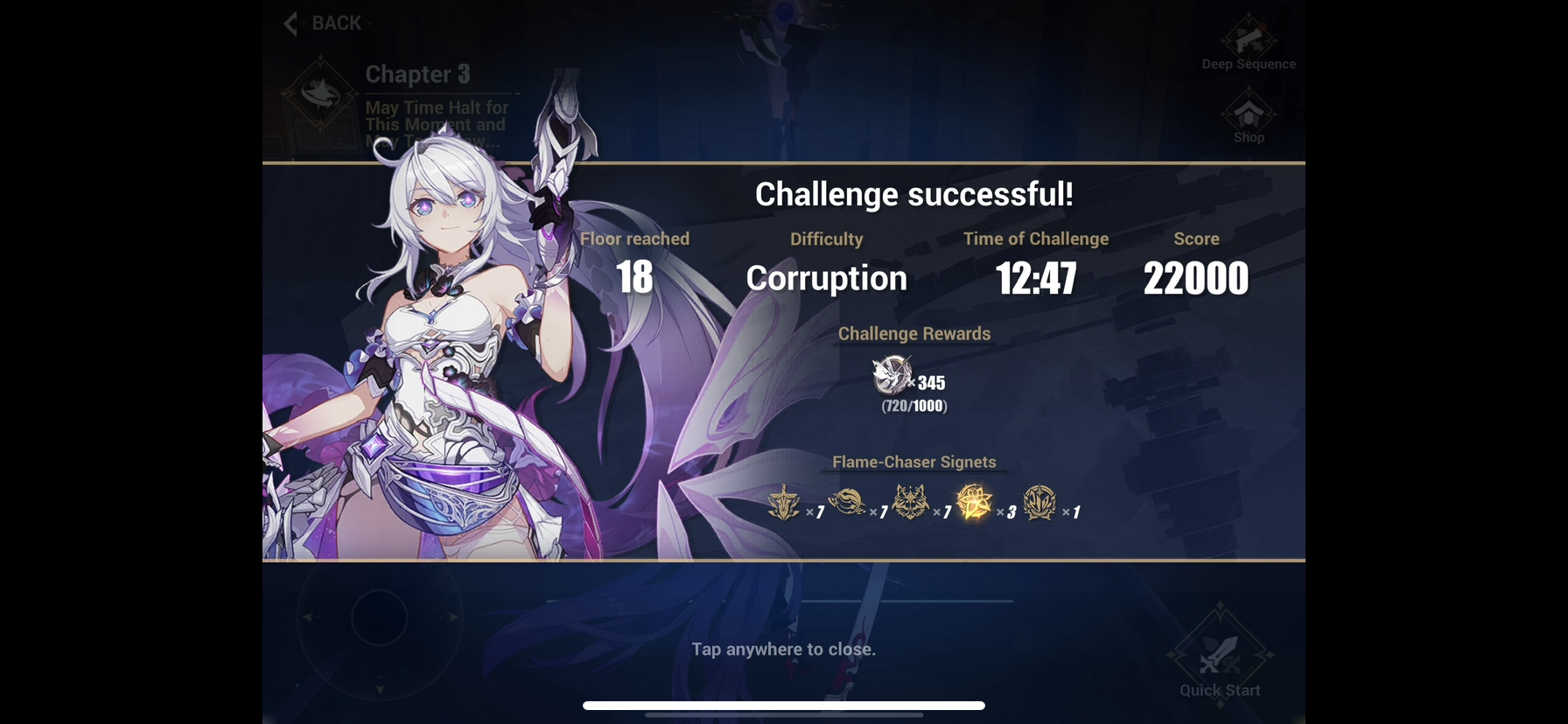1568x724 pixels.
Task: Tap the Back arrow chevron
Action: [290, 24]
